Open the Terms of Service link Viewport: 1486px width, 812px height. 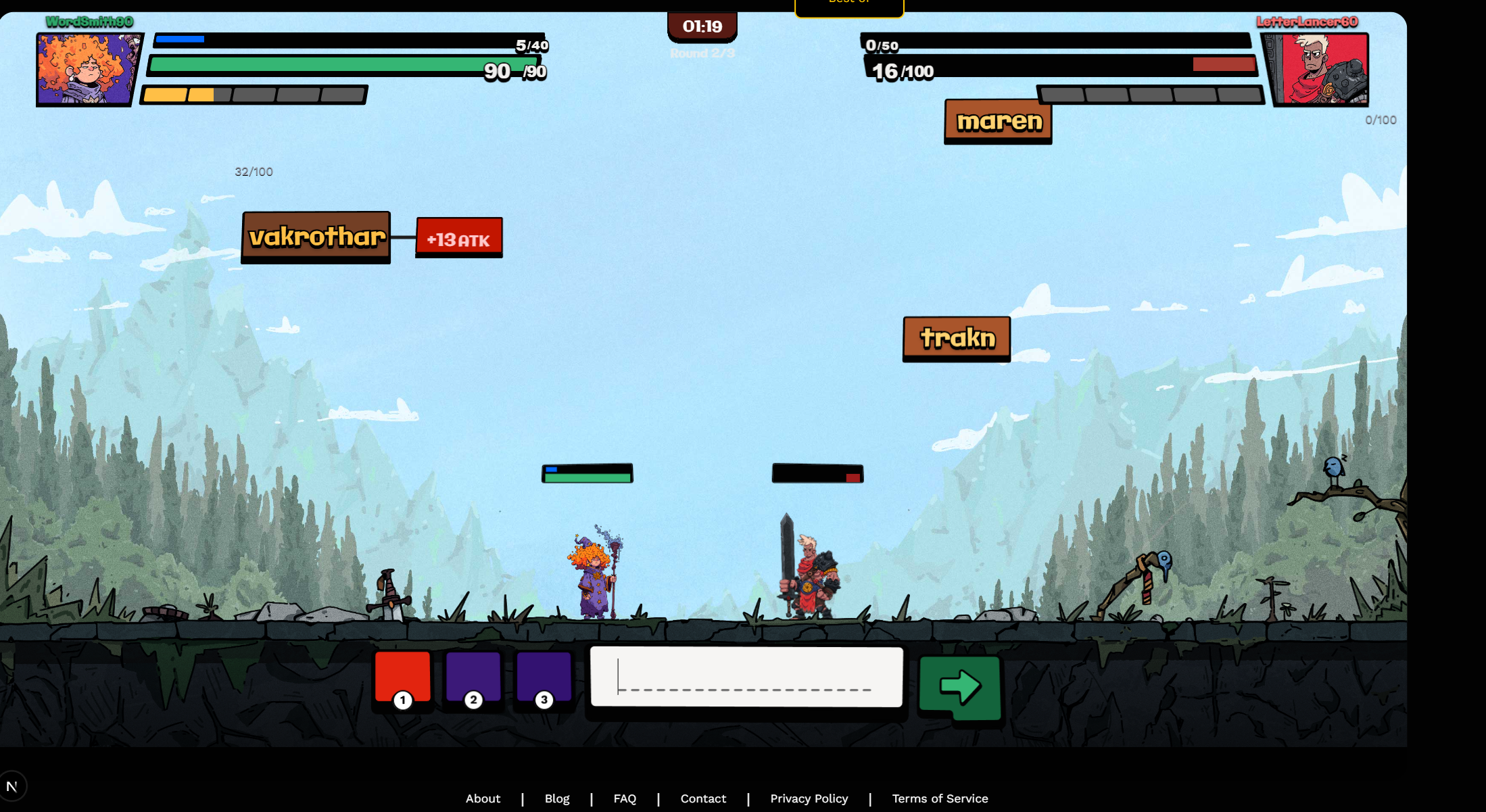(940, 798)
